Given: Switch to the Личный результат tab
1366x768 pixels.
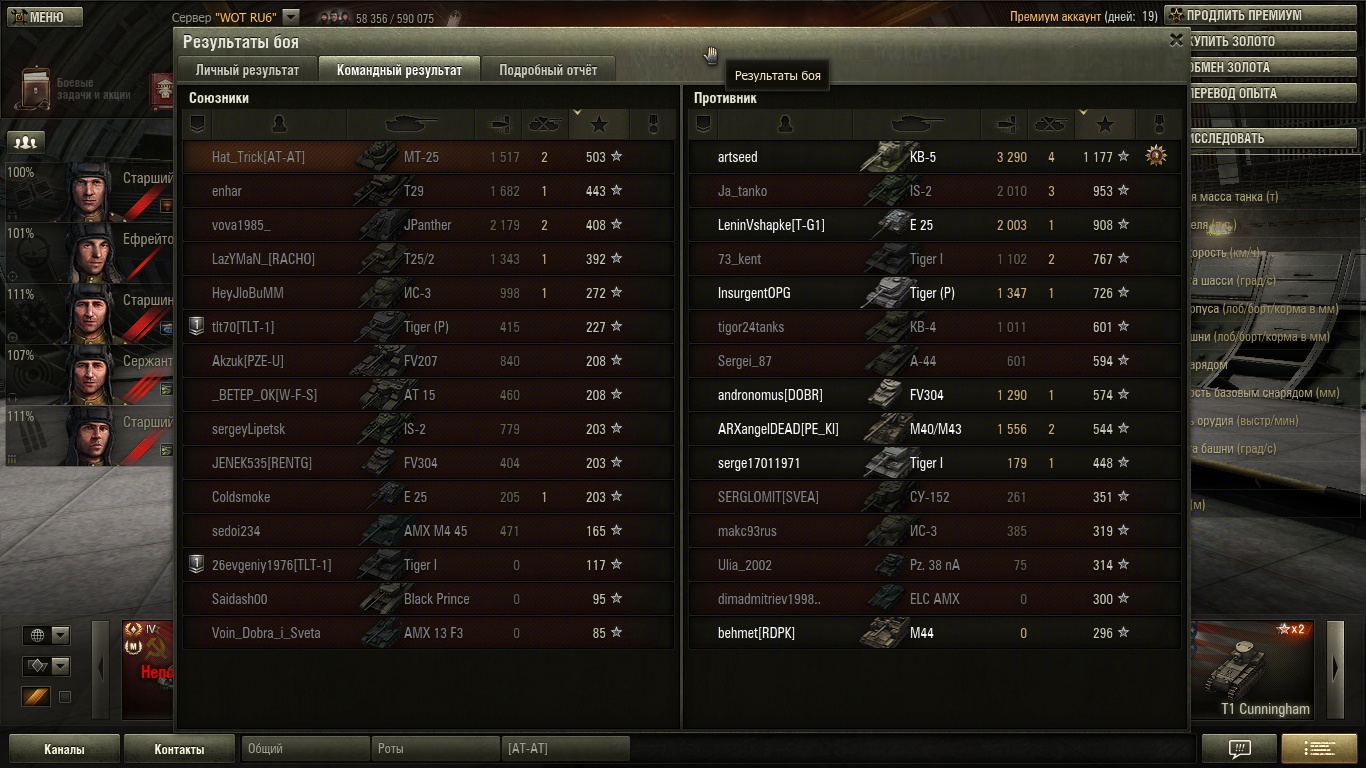Looking at the screenshot, I should [x=247, y=70].
